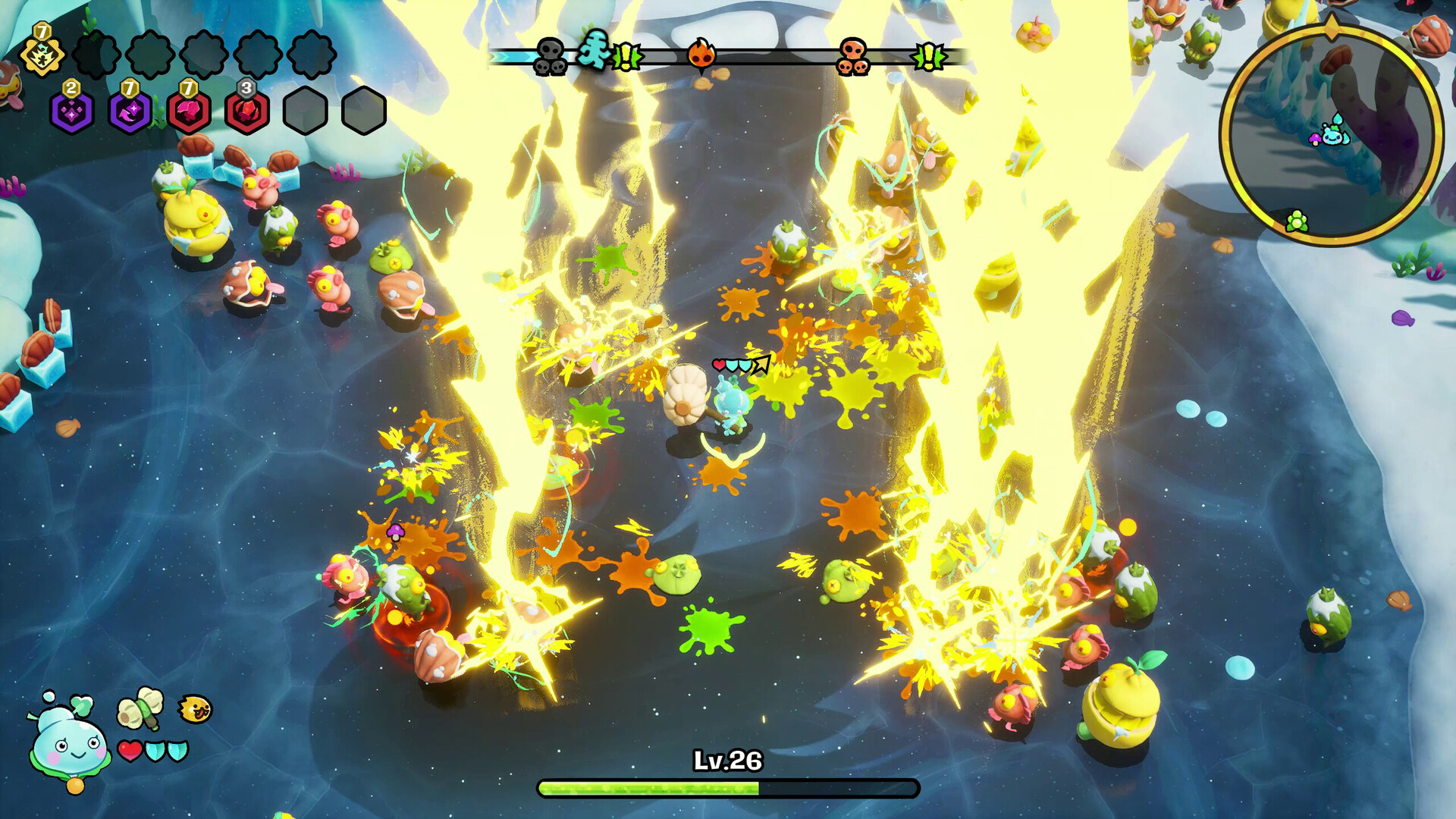
Task: Click the fire boss icon on timeline
Action: [700, 54]
